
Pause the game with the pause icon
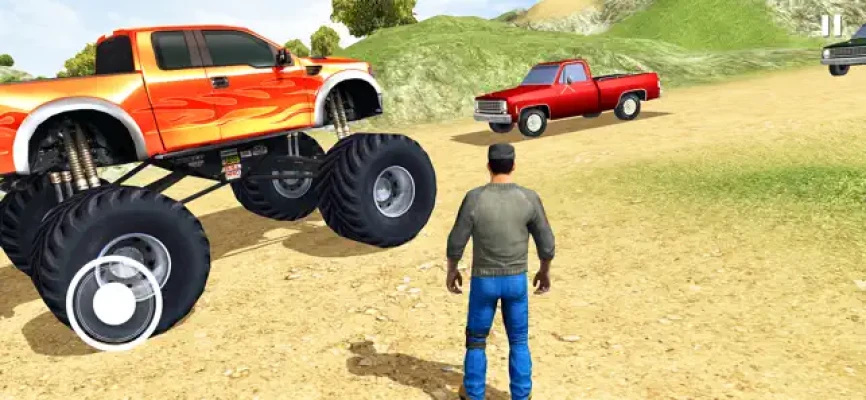click(x=831, y=26)
